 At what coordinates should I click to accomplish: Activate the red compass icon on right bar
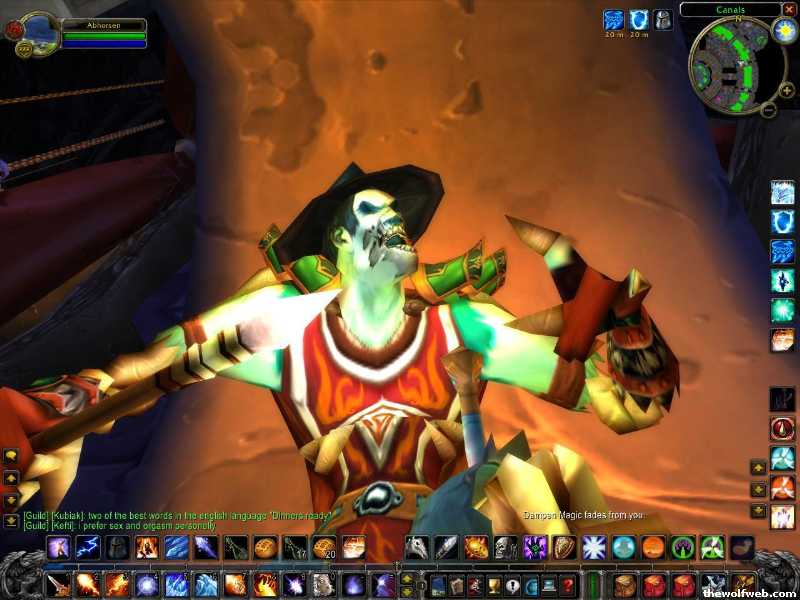[782, 429]
